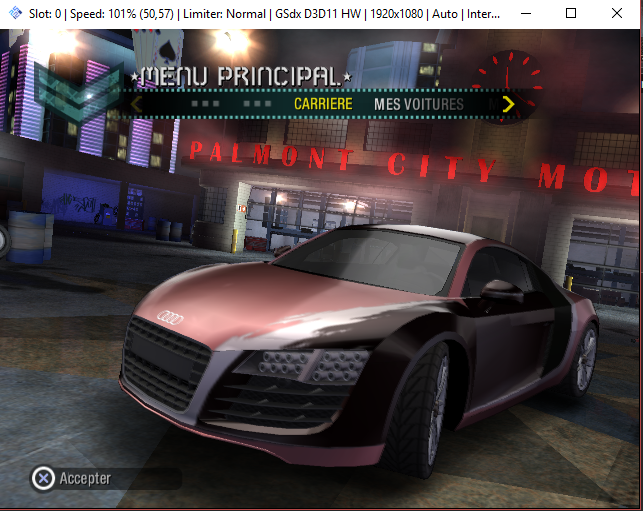Click the left arrow of the menu bar
643x511 pixels.
point(137,104)
